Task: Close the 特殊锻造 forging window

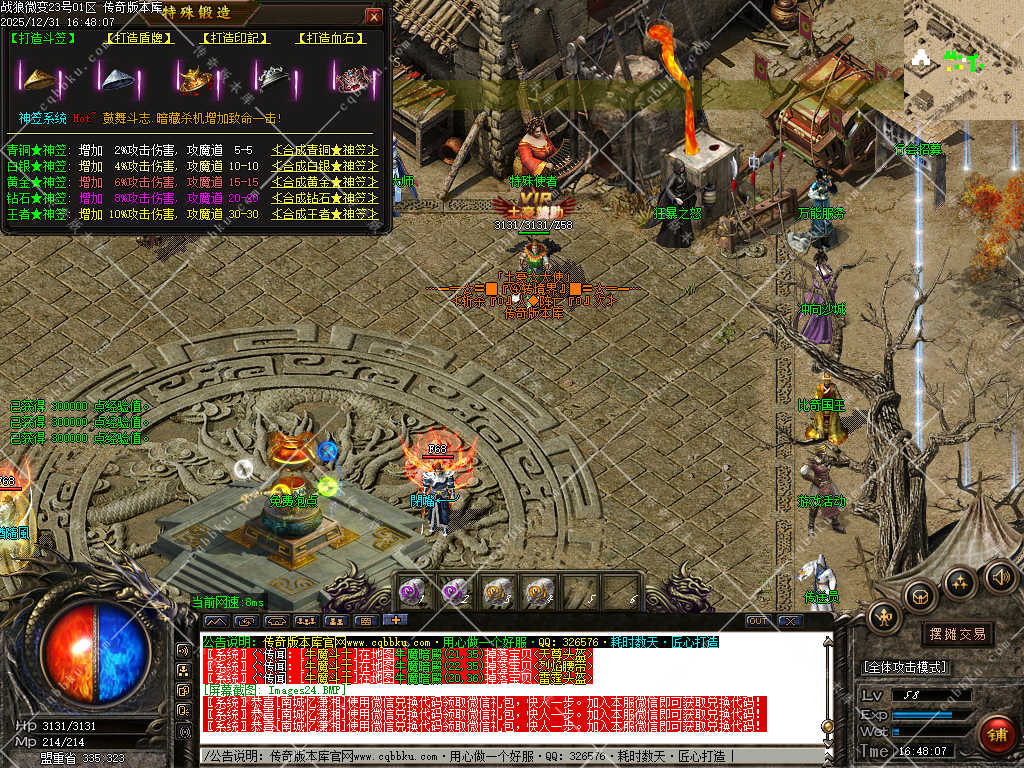Action: click(373, 16)
